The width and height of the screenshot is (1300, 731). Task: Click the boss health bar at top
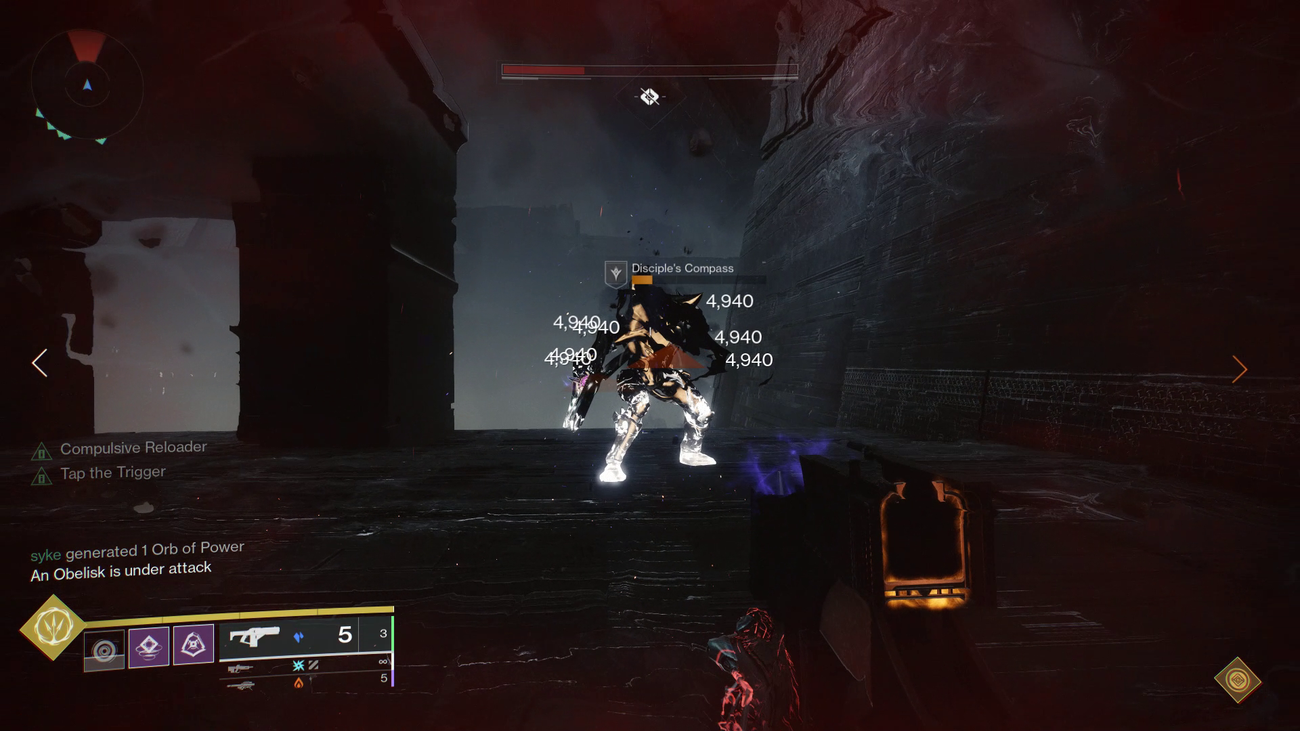coord(649,71)
